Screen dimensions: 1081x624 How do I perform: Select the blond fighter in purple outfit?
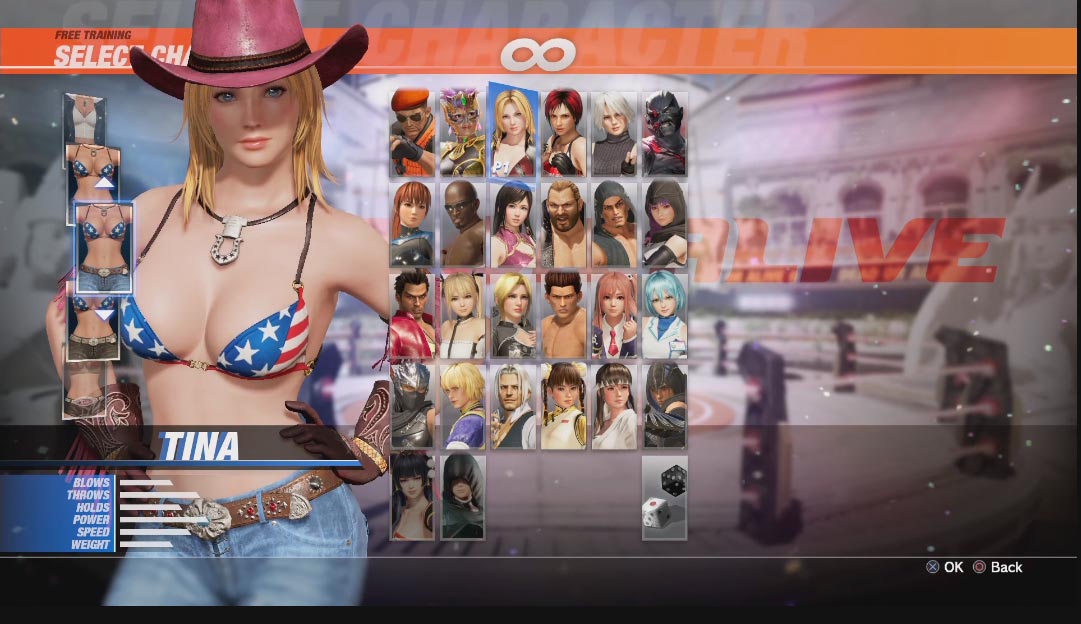[x=463, y=405]
